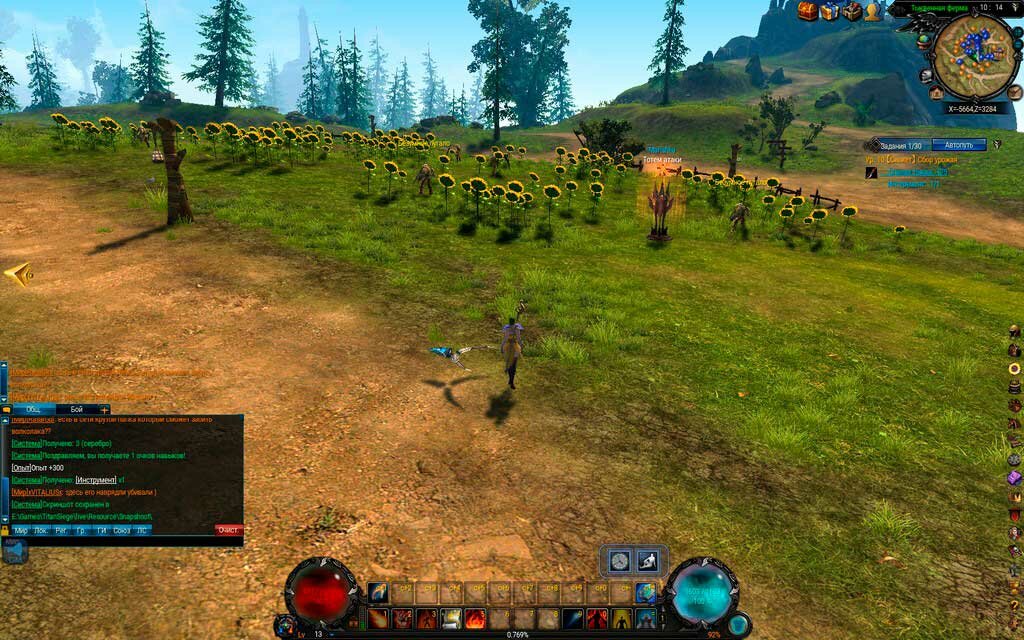Choose the ЛС private message channel
This screenshot has width=1024, height=640.
coord(142,530)
